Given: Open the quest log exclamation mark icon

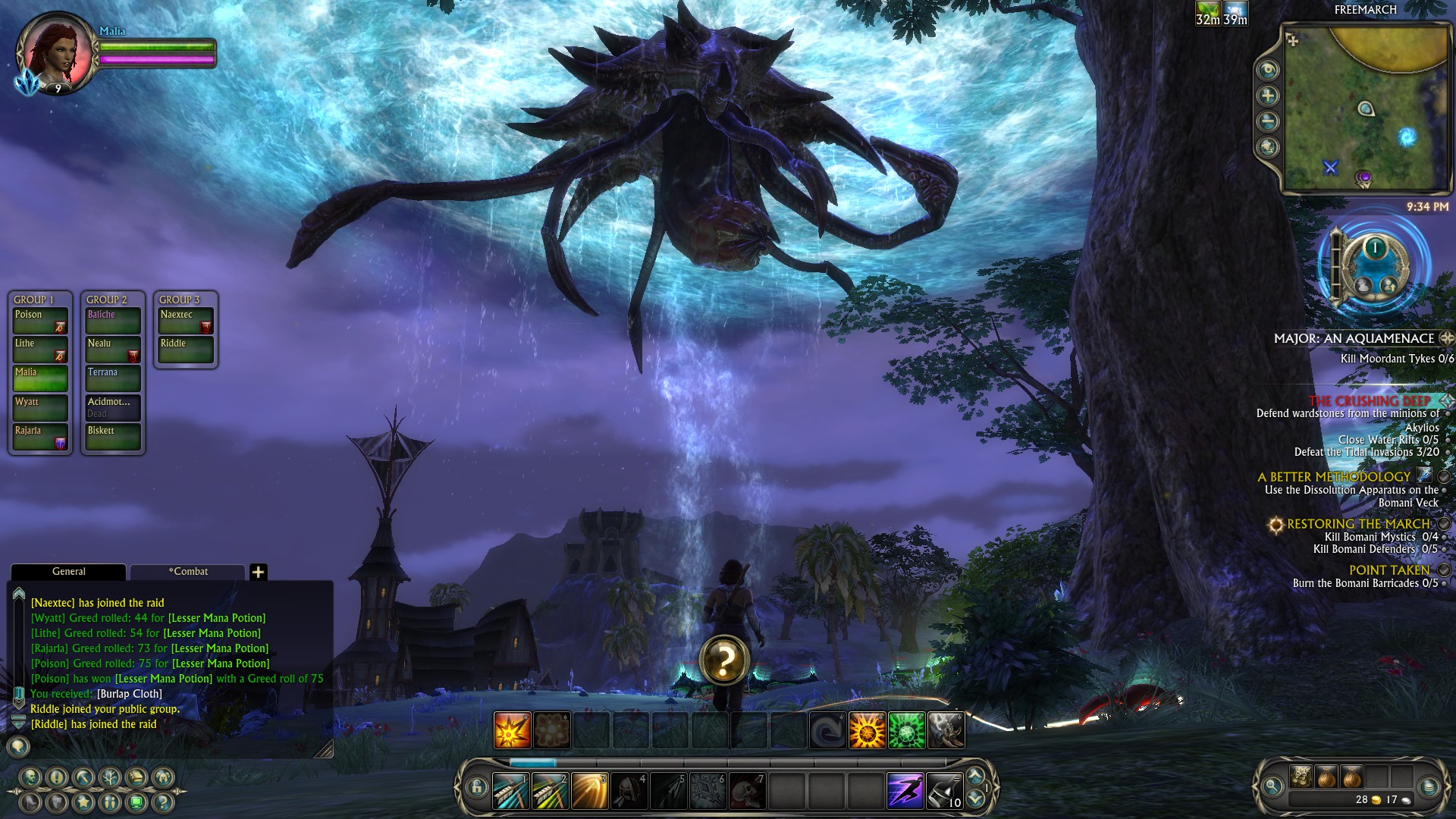Looking at the screenshot, I should [x=56, y=777].
